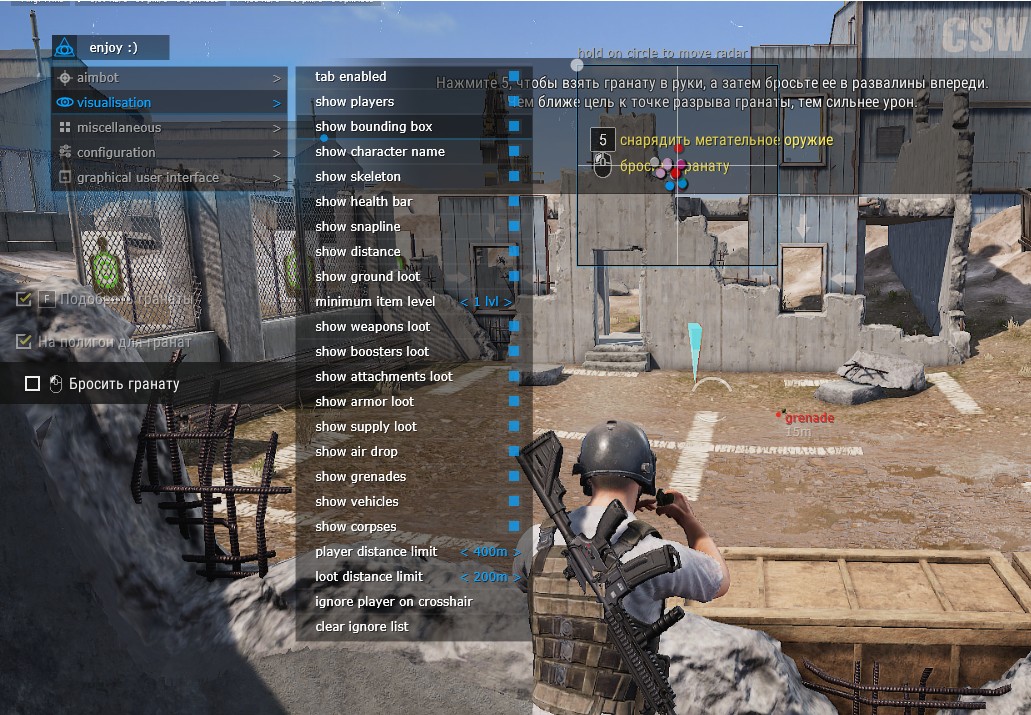Toggle show health bar

tap(513, 202)
